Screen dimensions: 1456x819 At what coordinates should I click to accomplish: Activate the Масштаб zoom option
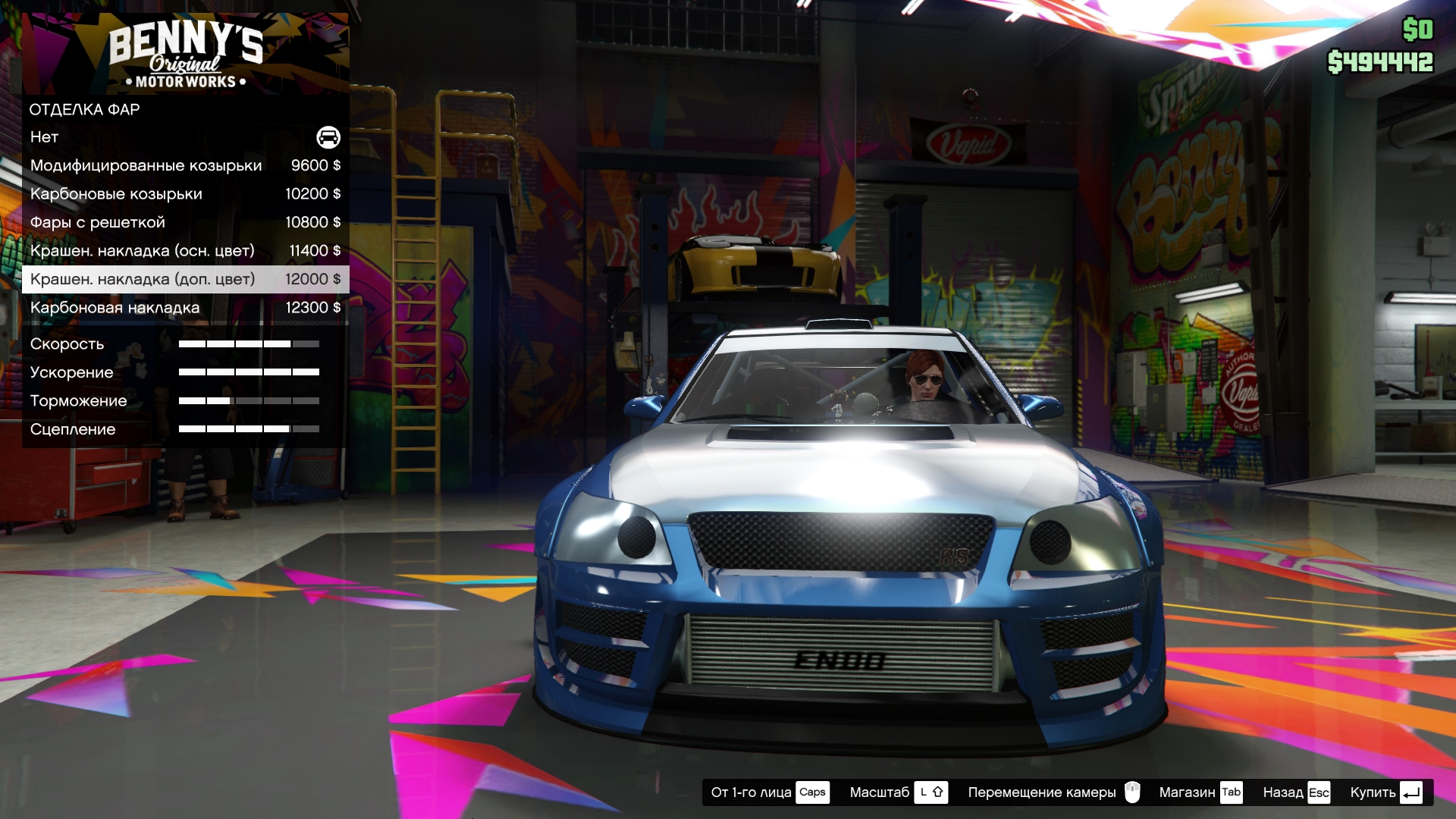(x=898, y=792)
